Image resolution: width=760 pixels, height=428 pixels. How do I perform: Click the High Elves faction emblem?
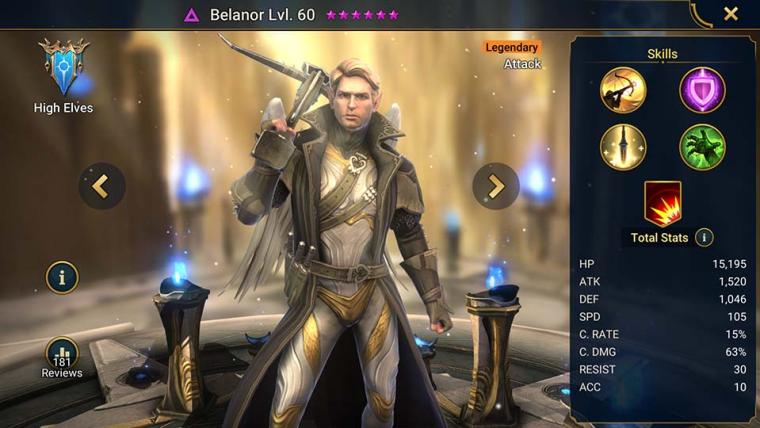click(62, 68)
